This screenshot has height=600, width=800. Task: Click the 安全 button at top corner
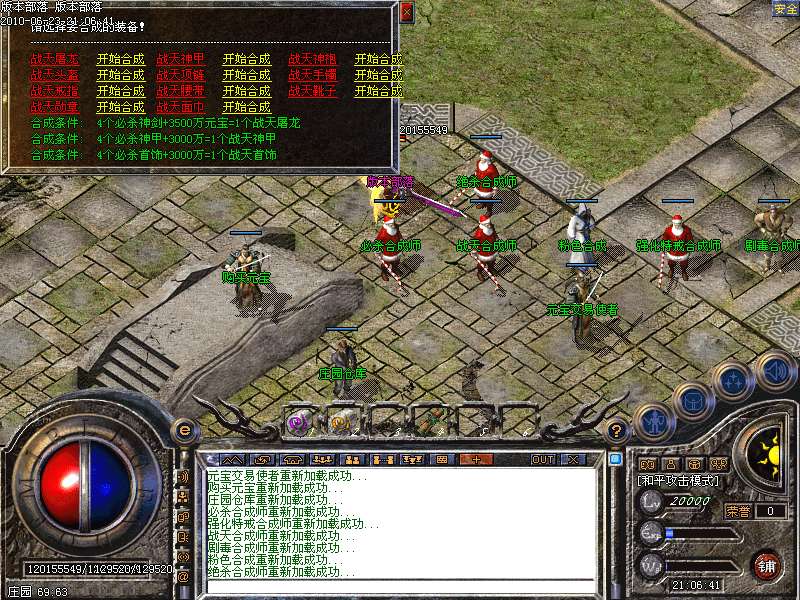point(785,9)
